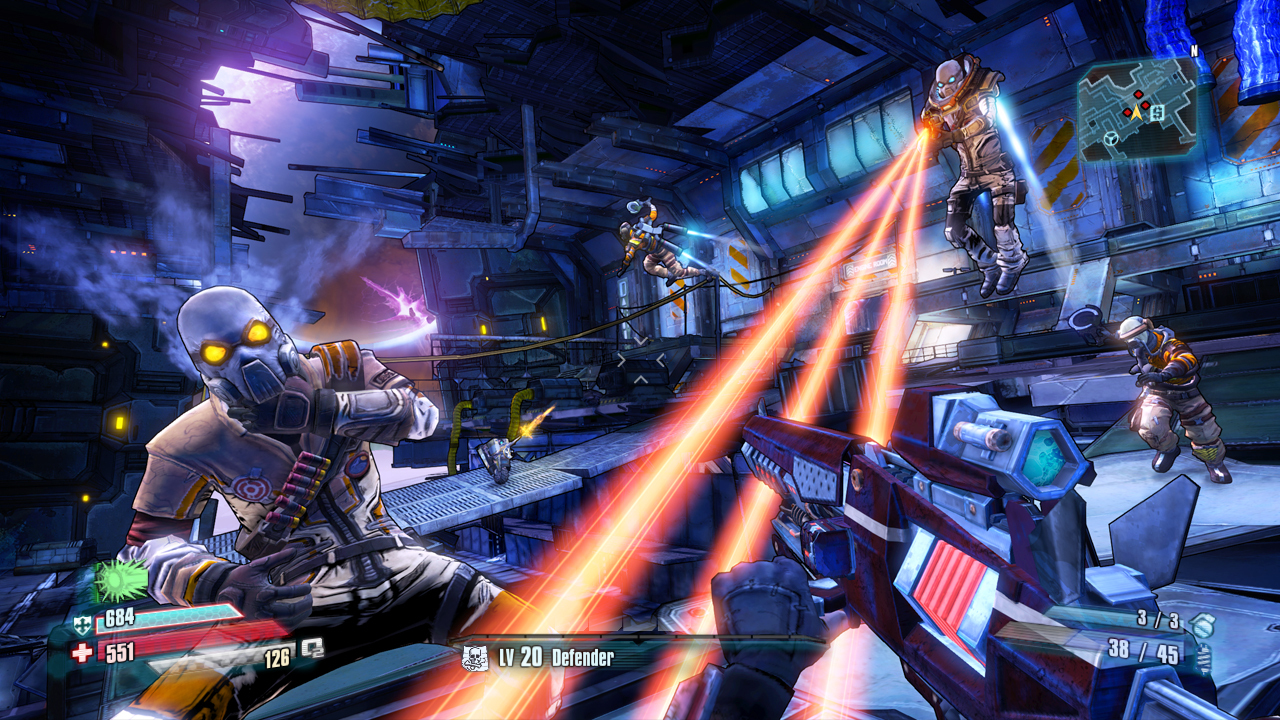Click the yellow player arrow on the minimap
The width and height of the screenshot is (1280, 720).
[x=1136, y=113]
